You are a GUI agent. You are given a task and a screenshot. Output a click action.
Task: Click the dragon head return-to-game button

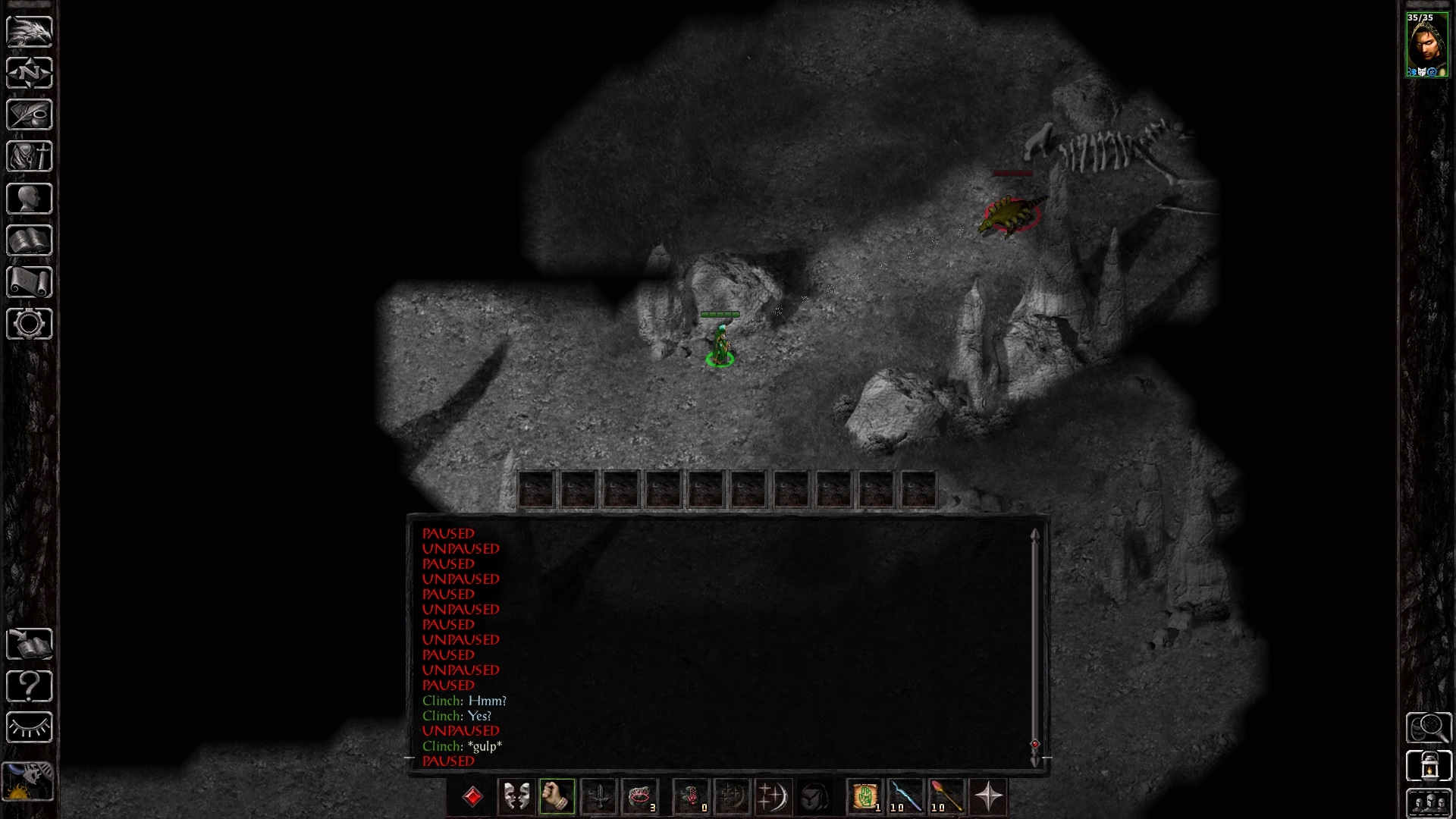pos(30,31)
